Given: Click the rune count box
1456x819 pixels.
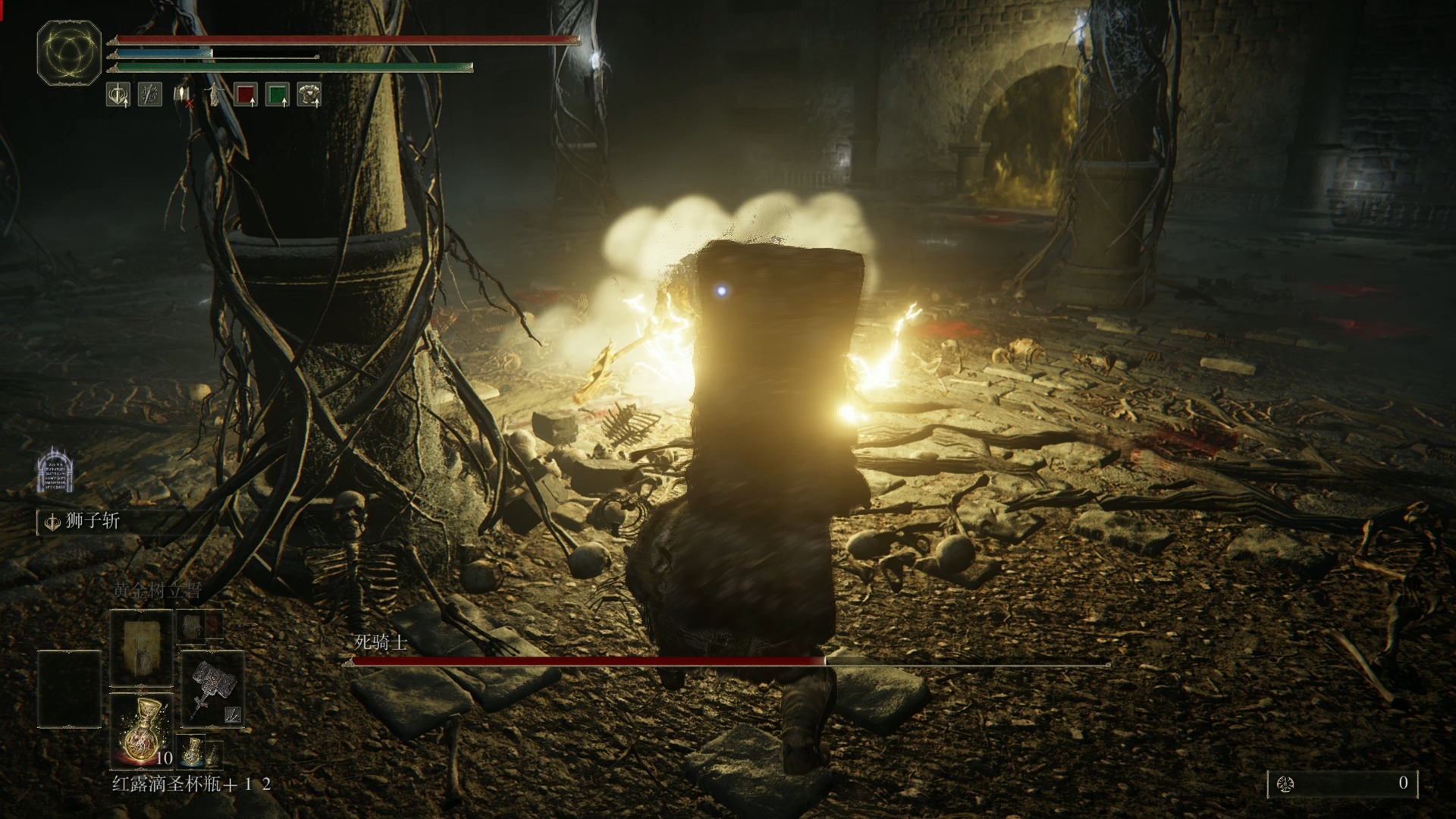Looking at the screenshot, I should pyautogui.click(x=1342, y=783).
